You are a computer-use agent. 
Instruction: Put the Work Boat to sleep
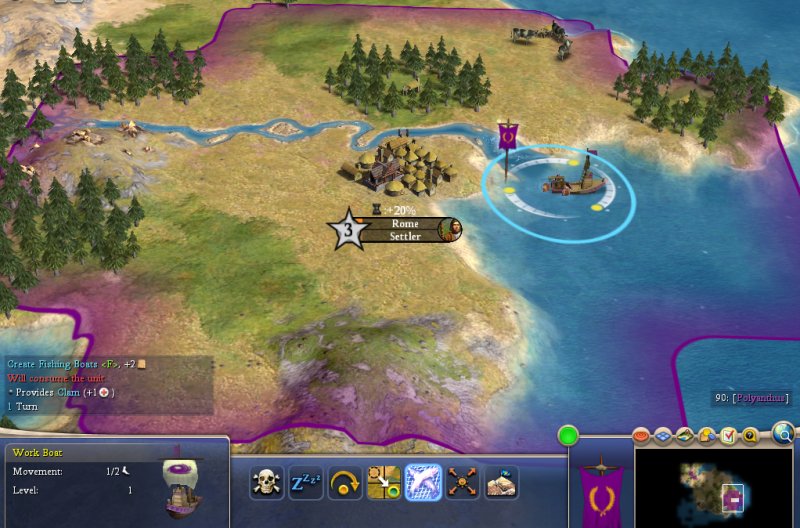(x=305, y=483)
